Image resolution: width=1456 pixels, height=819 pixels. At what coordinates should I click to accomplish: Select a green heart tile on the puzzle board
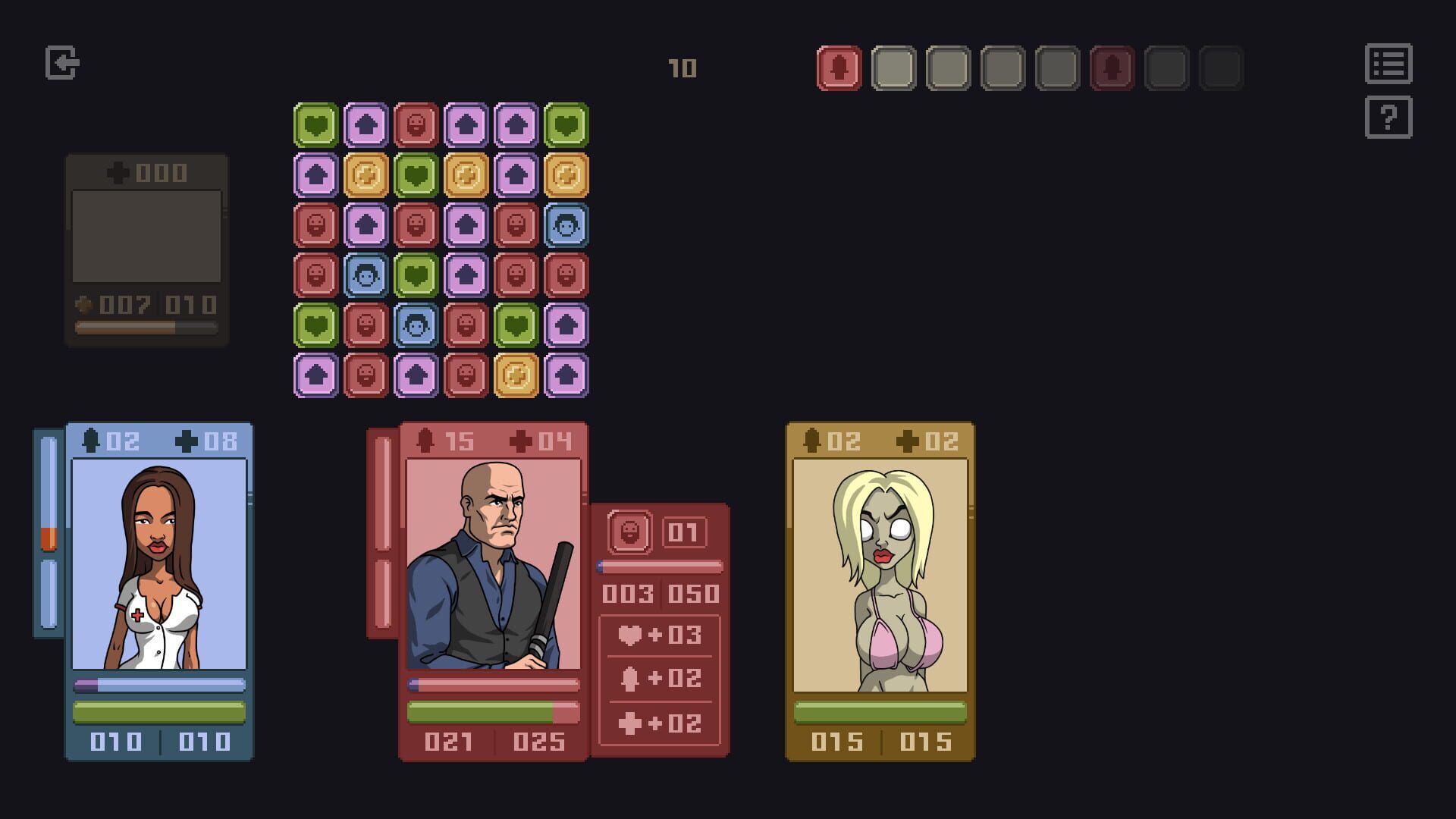[316, 125]
